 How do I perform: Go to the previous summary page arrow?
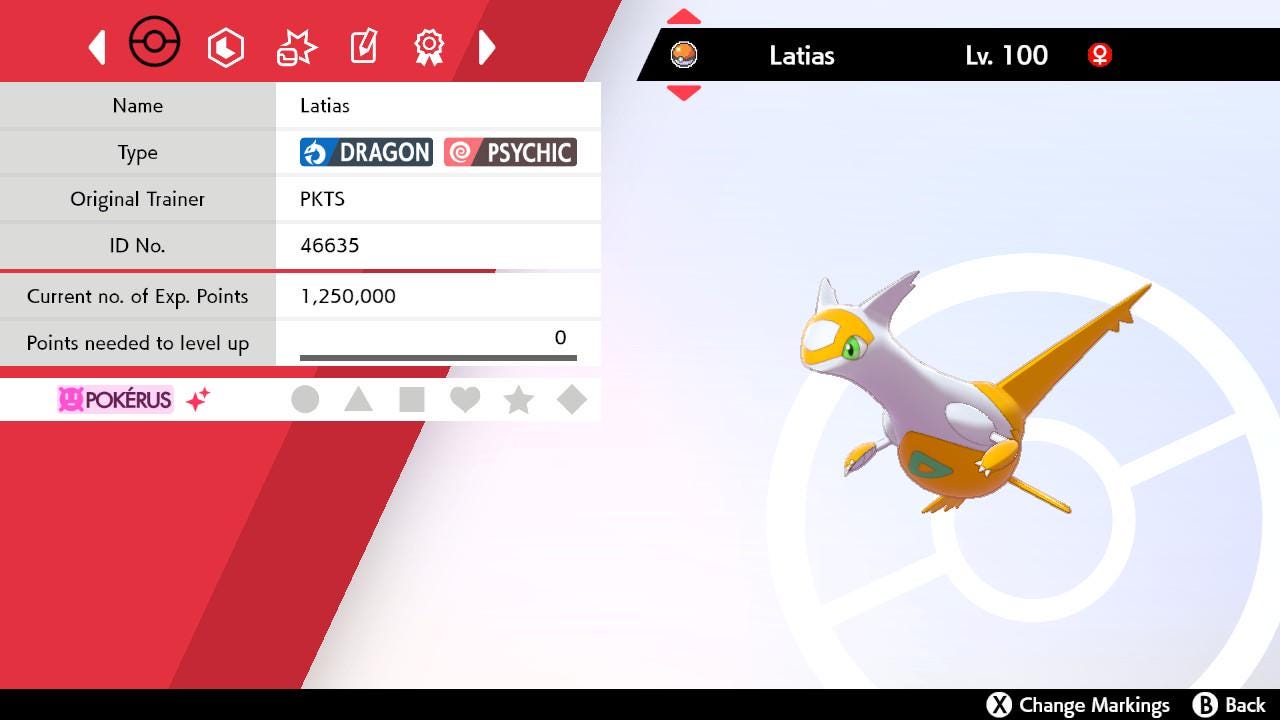(x=97, y=47)
